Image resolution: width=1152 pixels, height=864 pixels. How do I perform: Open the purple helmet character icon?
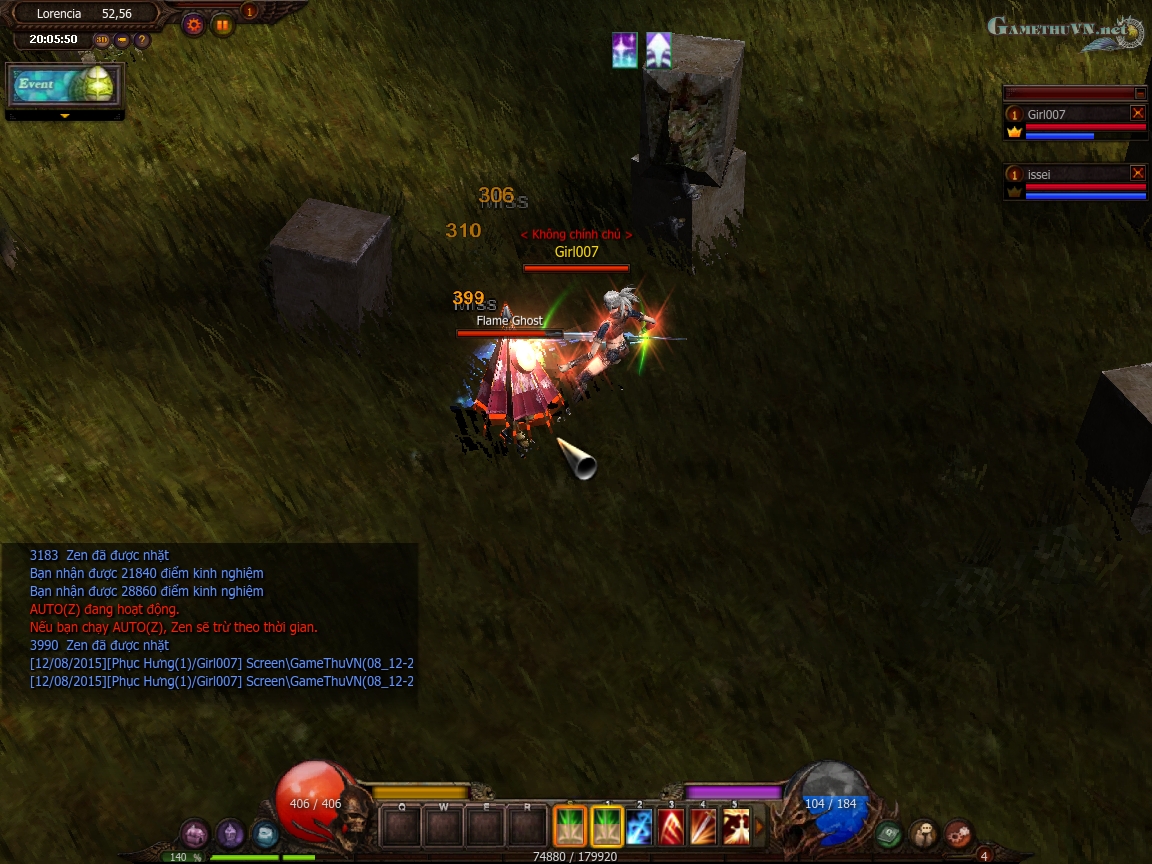(x=231, y=832)
